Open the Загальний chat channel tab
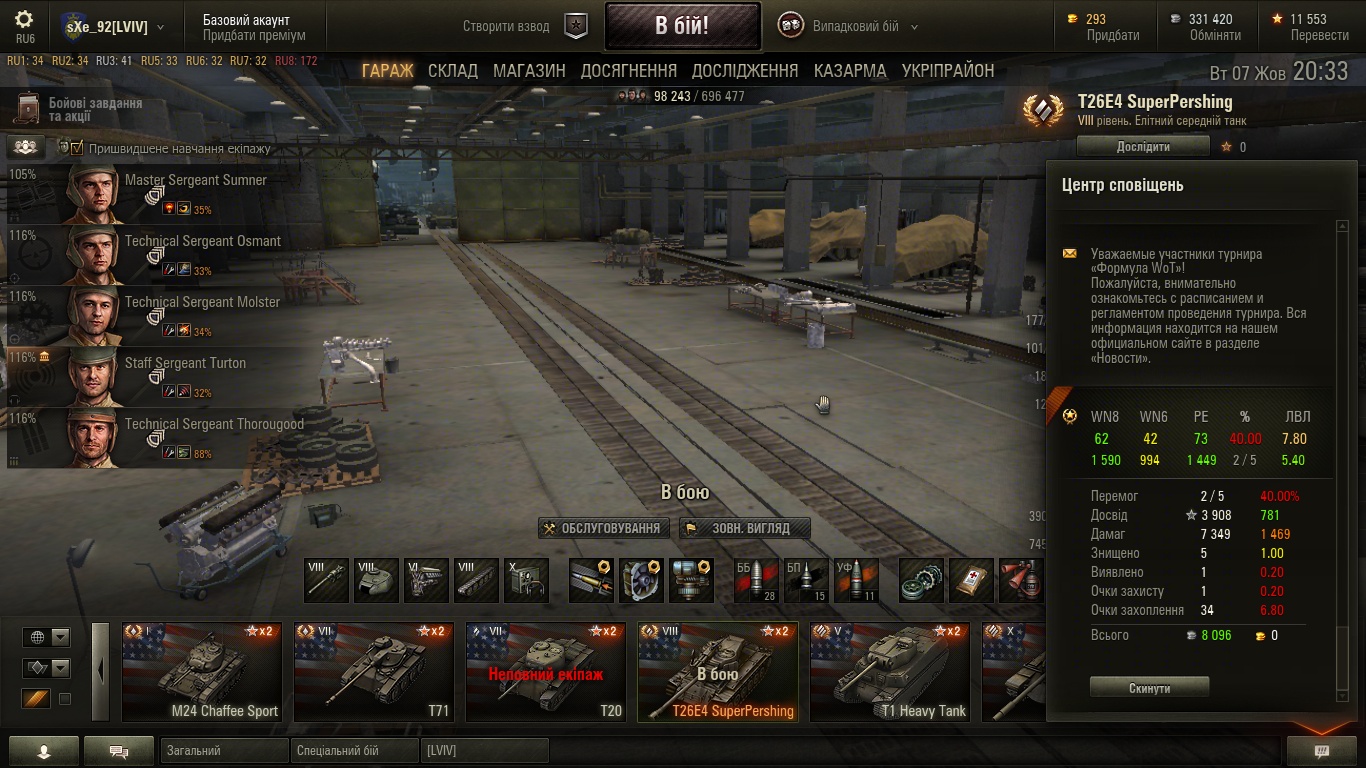 (x=223, y=751)
